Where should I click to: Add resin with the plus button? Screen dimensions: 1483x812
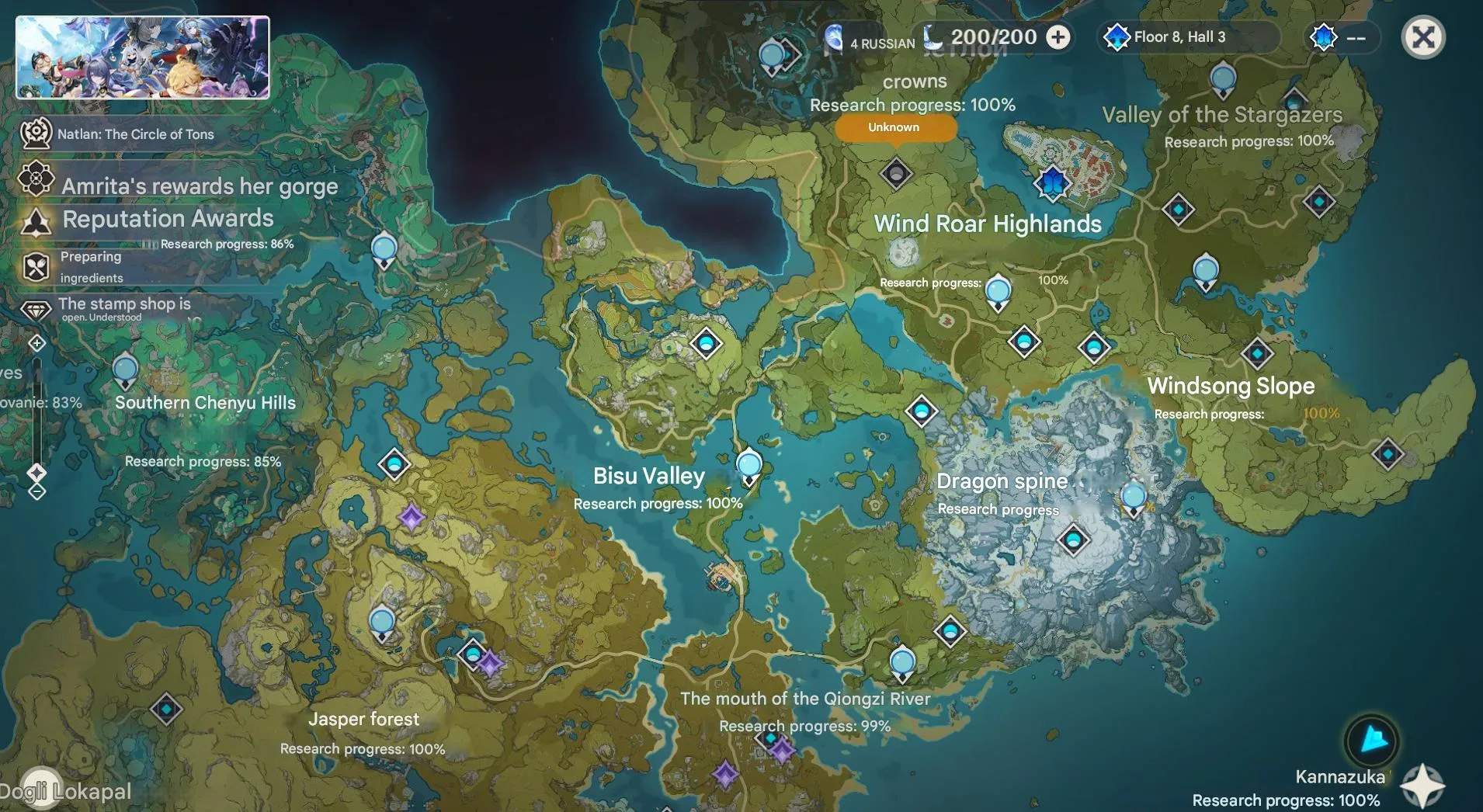tap(1058, 37)
